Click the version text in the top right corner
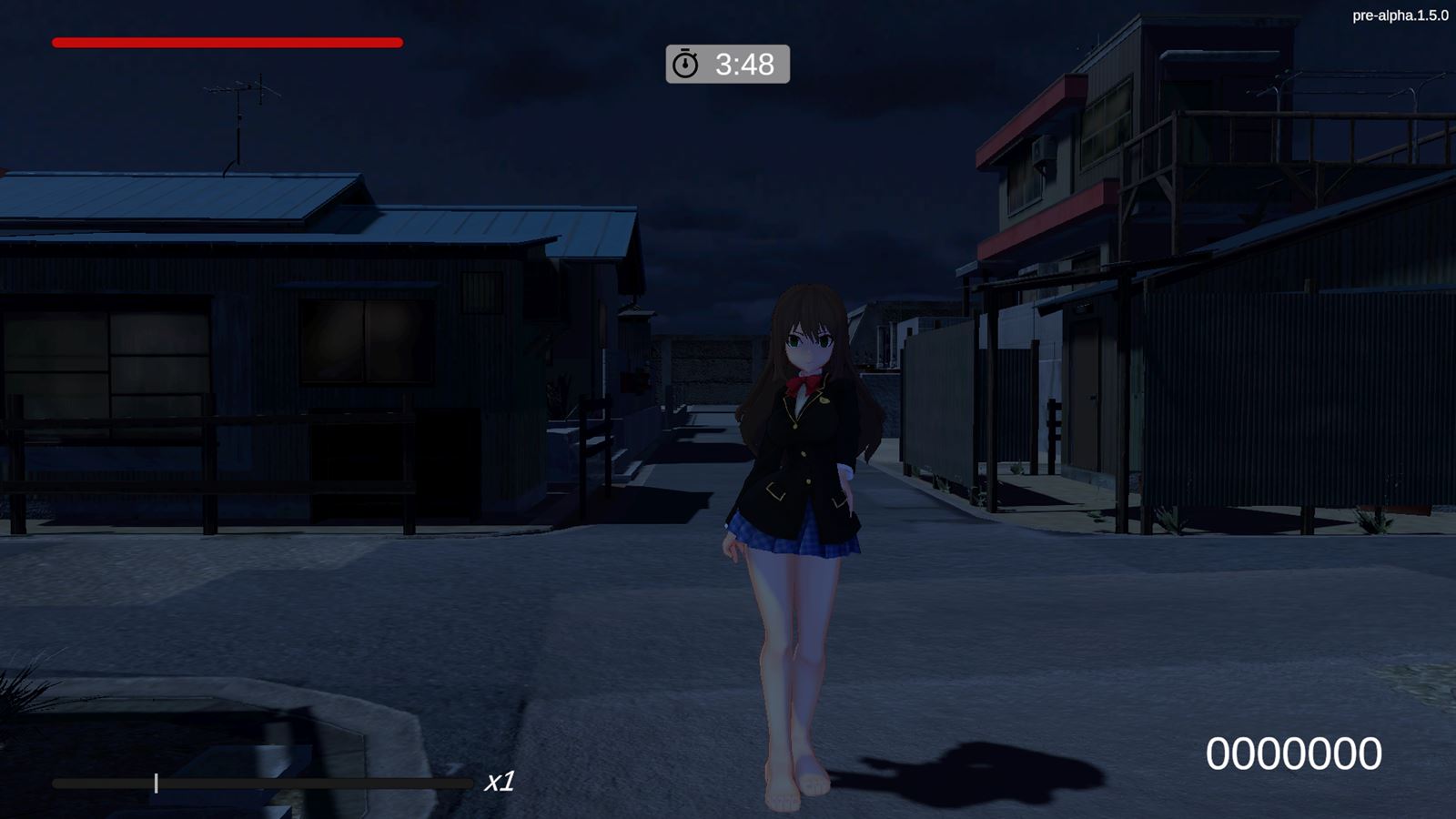 (1401, 14)
